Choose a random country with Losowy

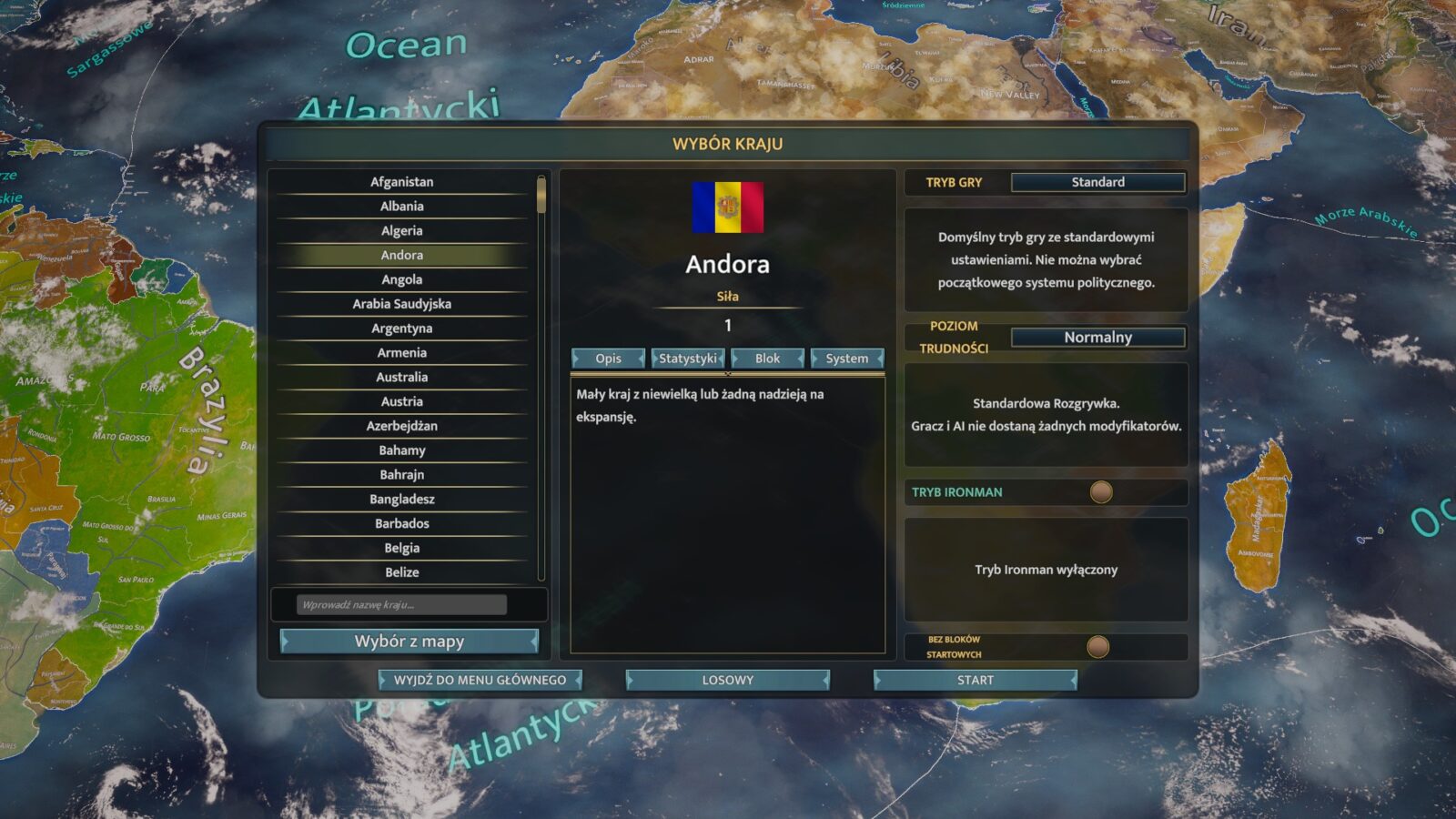tap(727, 680)
